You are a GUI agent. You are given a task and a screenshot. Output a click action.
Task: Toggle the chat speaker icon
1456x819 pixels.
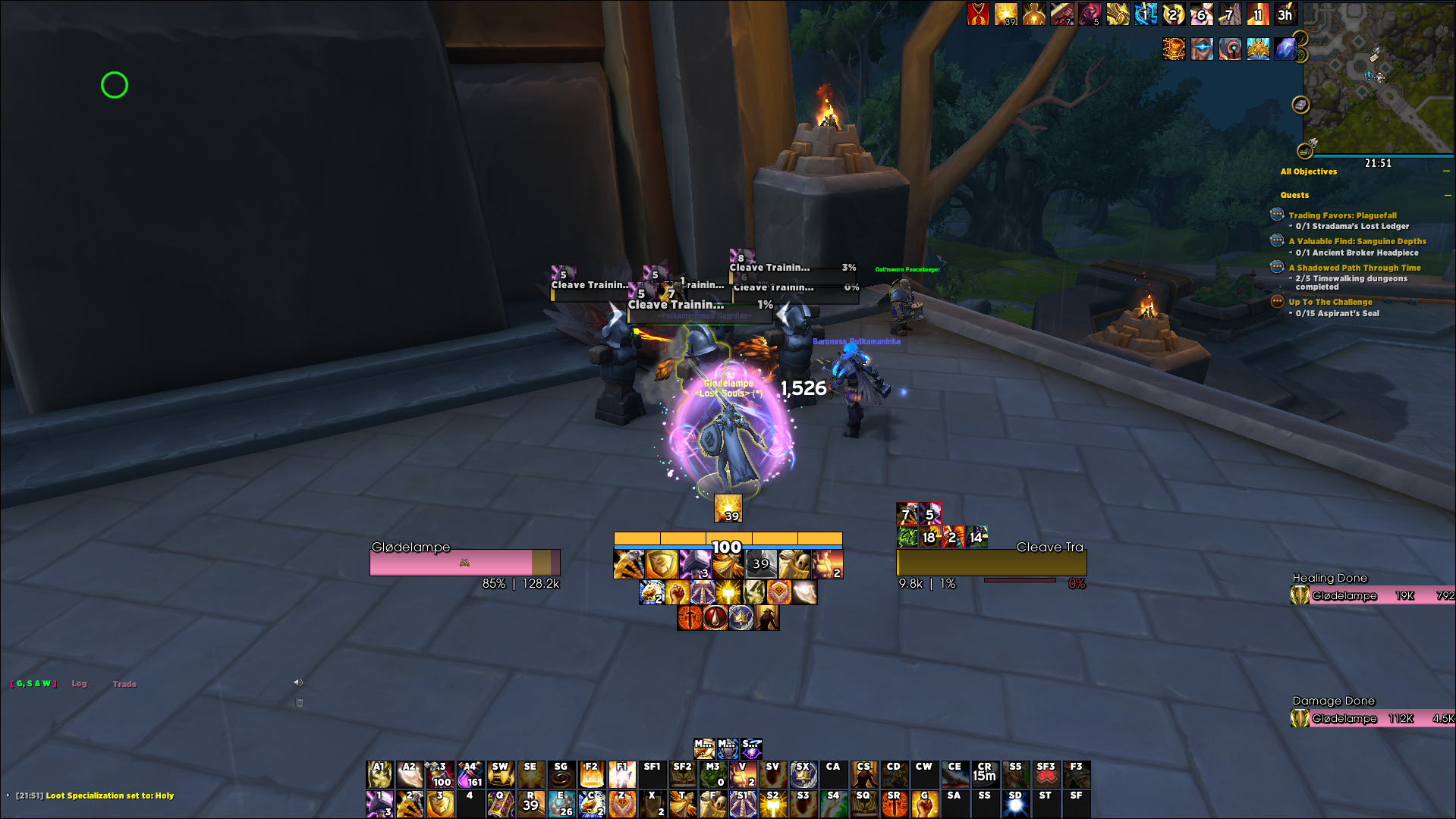click(x=298, y=682)
